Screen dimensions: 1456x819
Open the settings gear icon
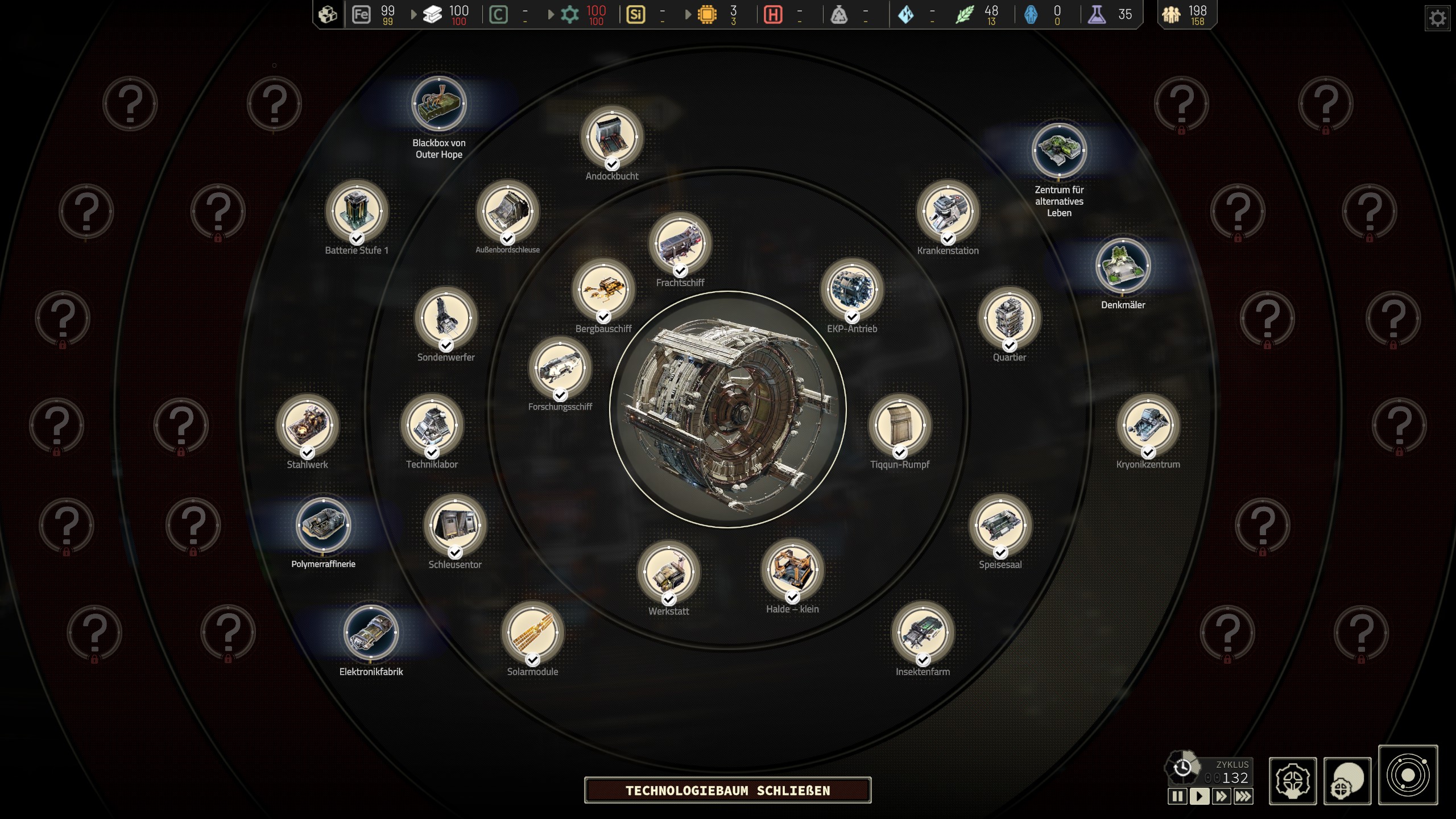pos(1437,18)
